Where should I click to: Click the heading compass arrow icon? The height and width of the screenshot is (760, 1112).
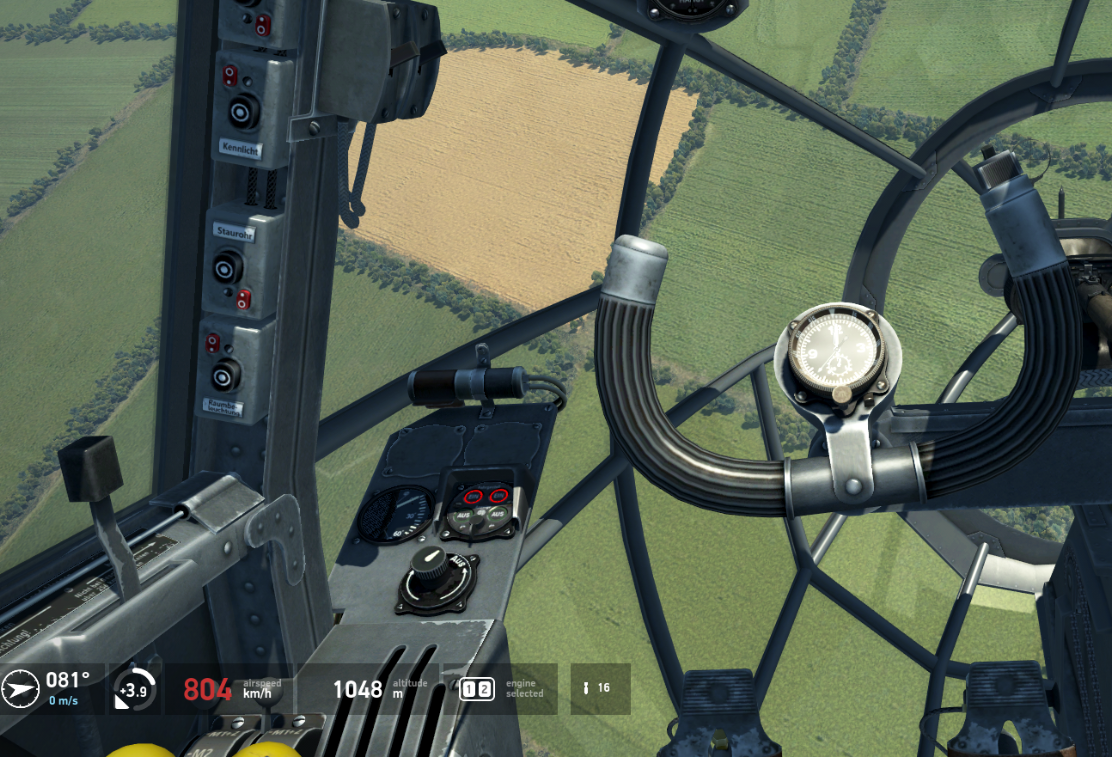(20, 689)
